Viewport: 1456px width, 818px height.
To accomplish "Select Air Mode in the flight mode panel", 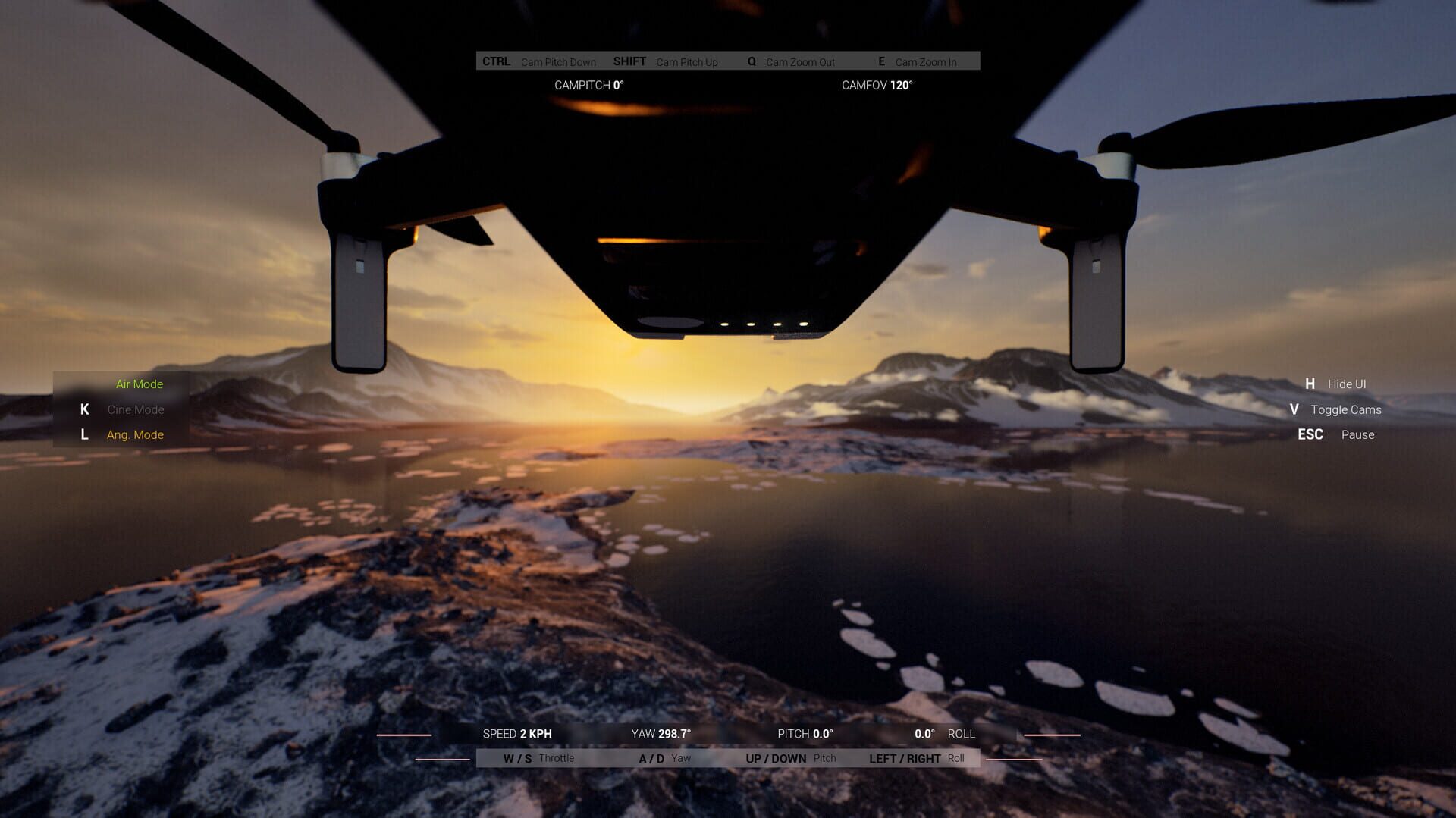I will pyautogui.click(x=139, y=384).
